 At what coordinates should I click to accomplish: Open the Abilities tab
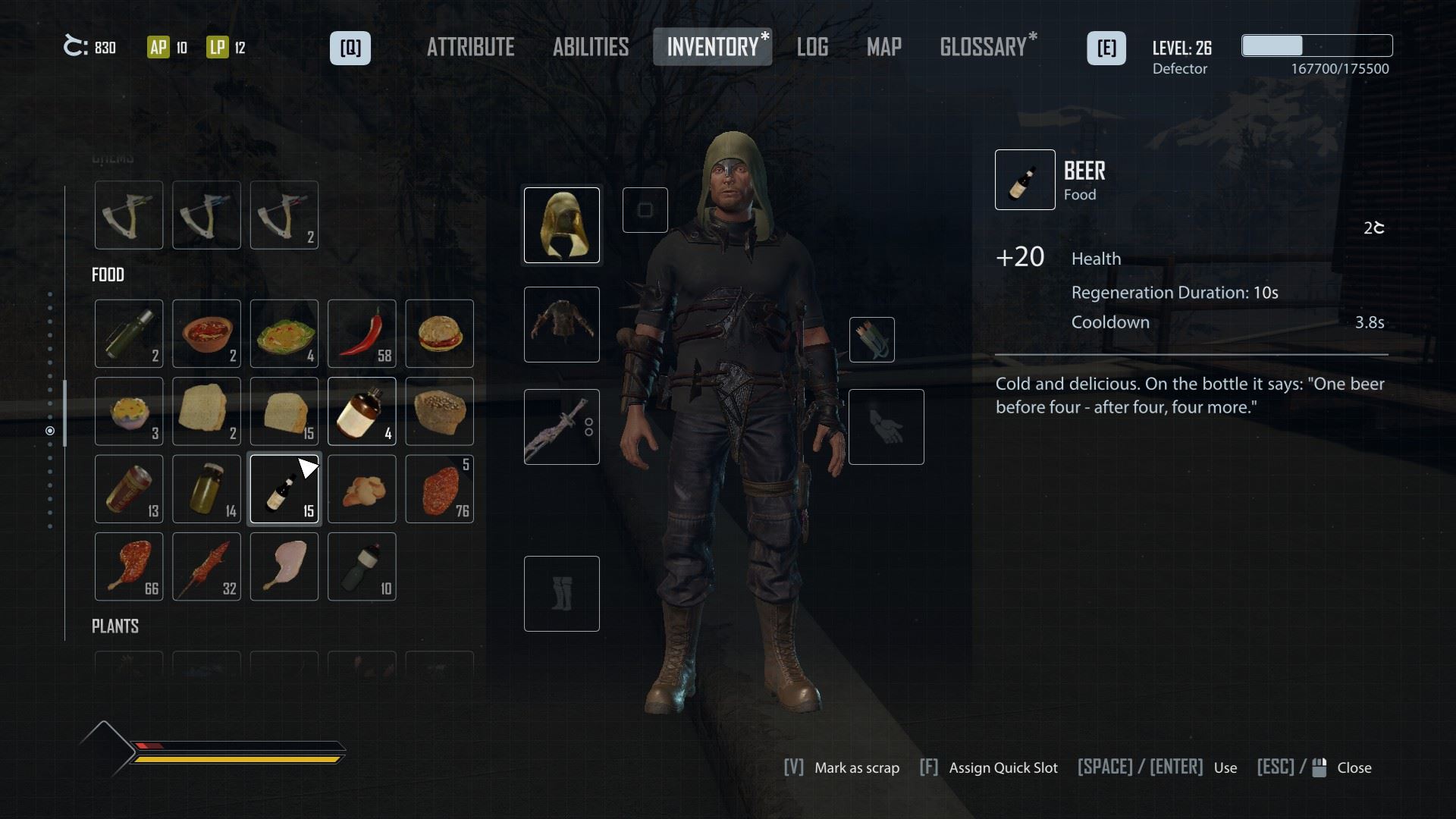pos(591,47)
